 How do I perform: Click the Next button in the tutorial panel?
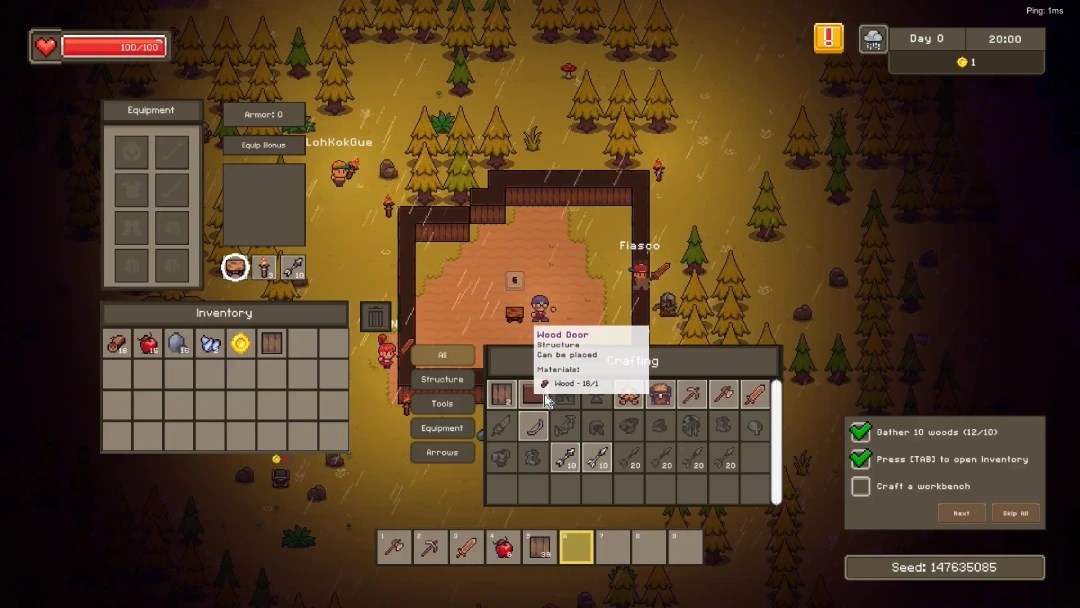[961, 513]
